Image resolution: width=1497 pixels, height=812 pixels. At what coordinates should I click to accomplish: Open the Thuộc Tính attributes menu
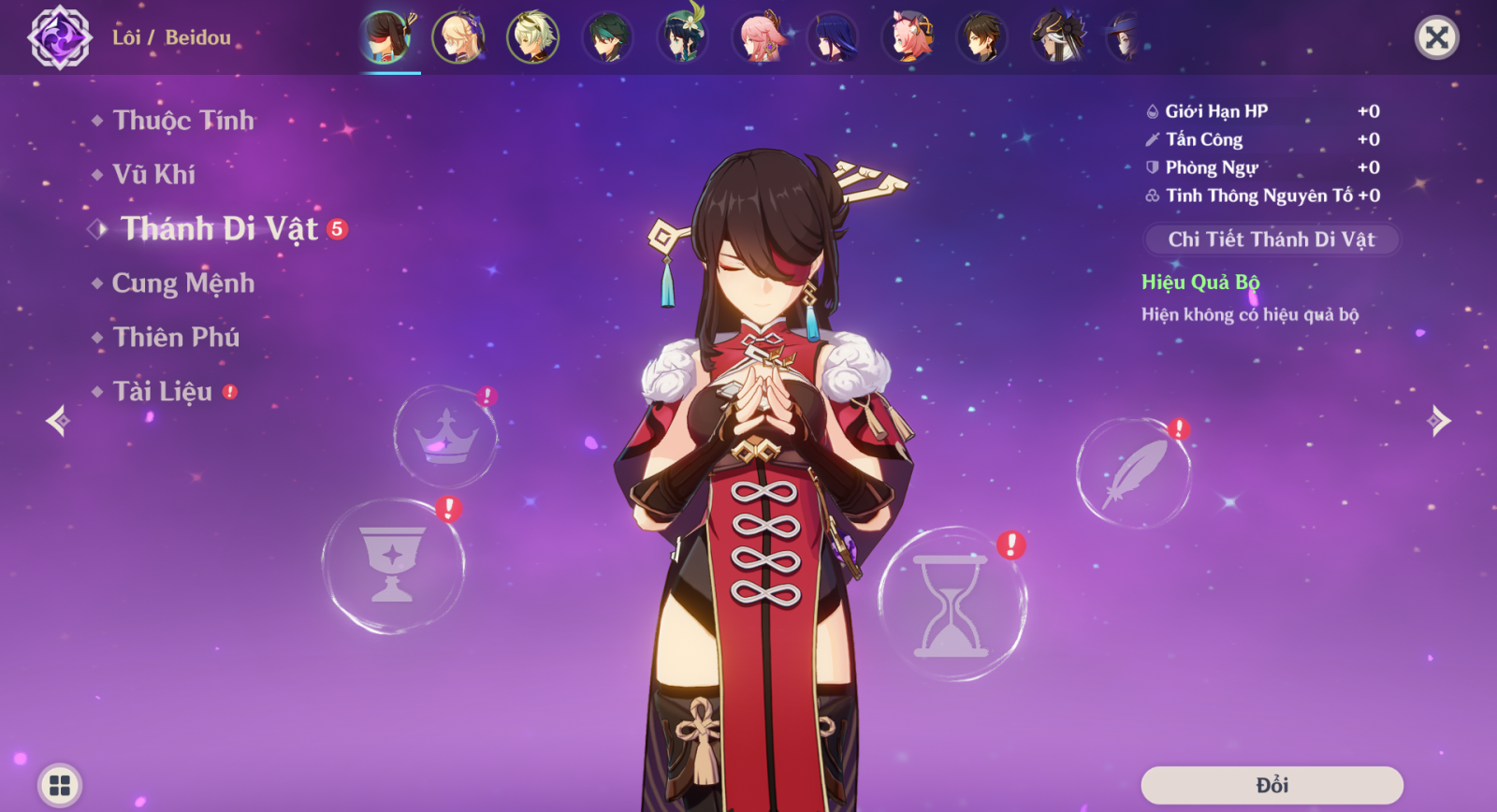click(x=183, y=121)
